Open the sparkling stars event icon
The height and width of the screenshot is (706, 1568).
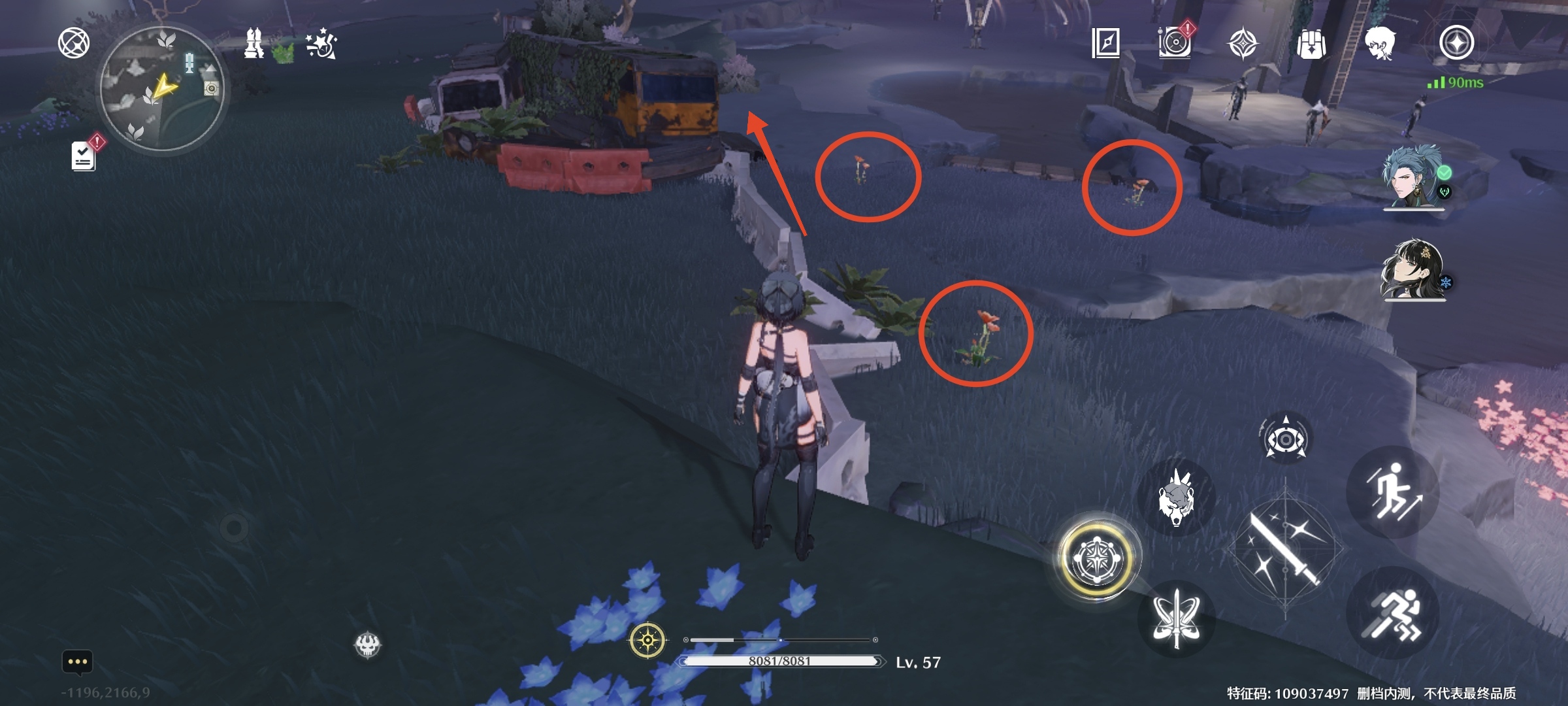tap(321, 45)
